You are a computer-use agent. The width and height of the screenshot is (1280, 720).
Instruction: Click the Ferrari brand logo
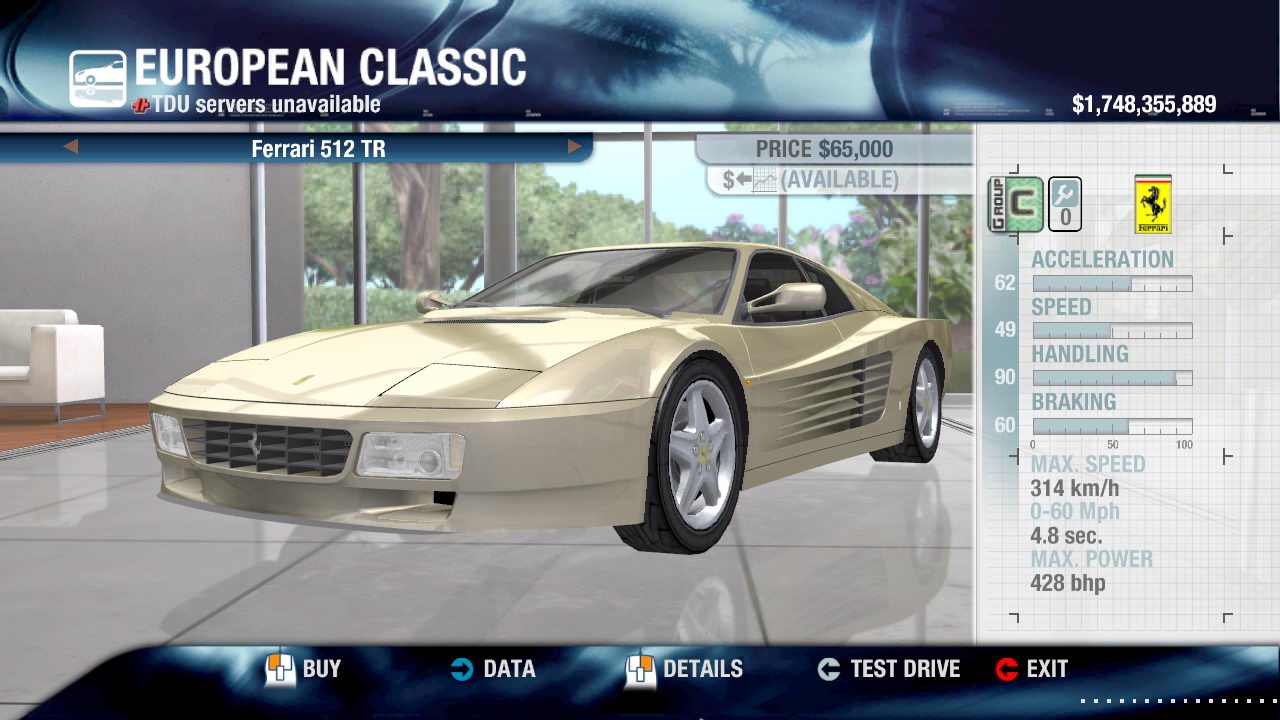[x=1153, y=204]
